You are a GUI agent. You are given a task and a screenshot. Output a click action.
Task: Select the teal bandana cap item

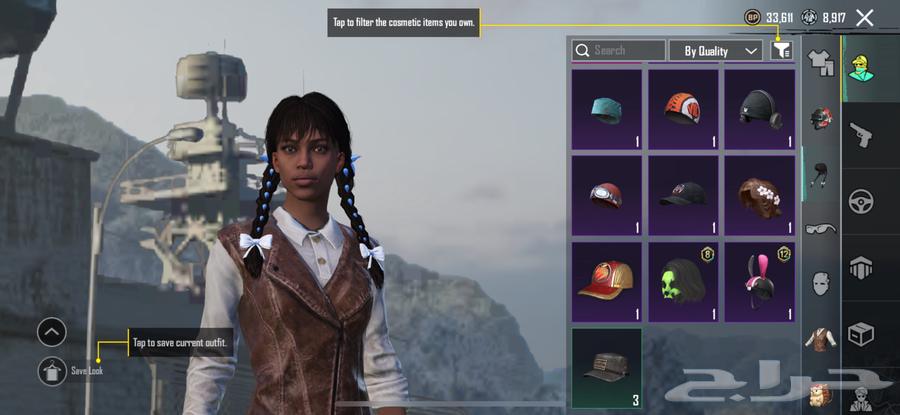[606, 109]
